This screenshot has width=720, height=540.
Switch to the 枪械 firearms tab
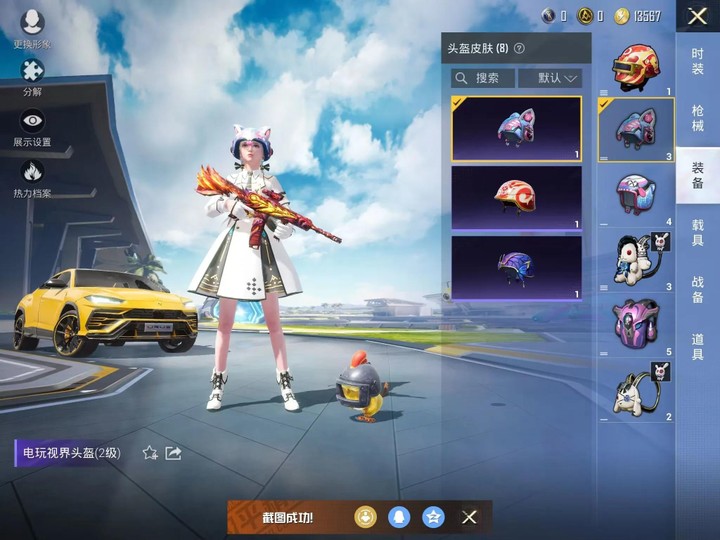pos(698,118)
